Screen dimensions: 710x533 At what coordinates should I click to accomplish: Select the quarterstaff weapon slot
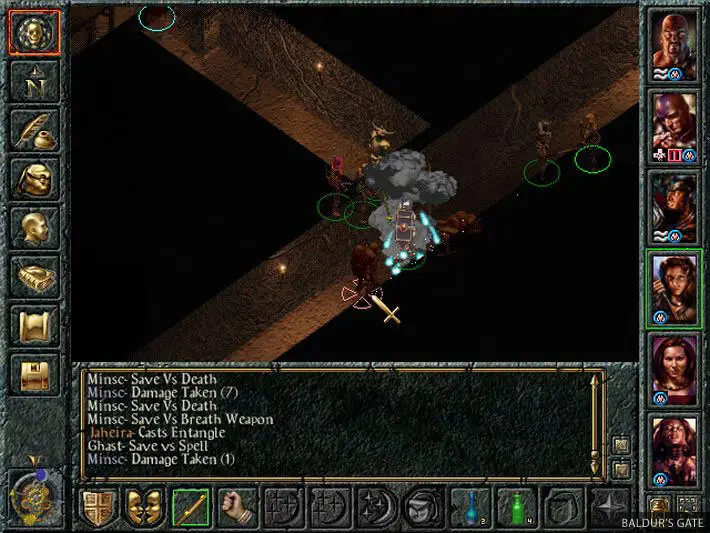click(x=191, y=507)
